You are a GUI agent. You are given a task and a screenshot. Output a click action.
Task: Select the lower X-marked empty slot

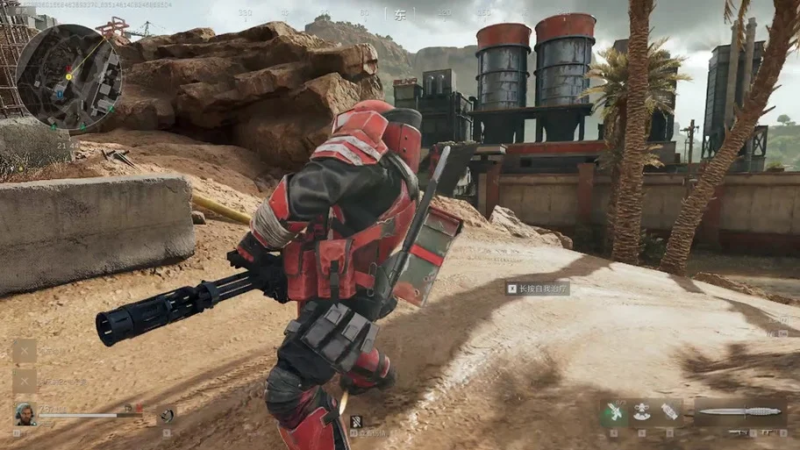[x=25, y=381]
